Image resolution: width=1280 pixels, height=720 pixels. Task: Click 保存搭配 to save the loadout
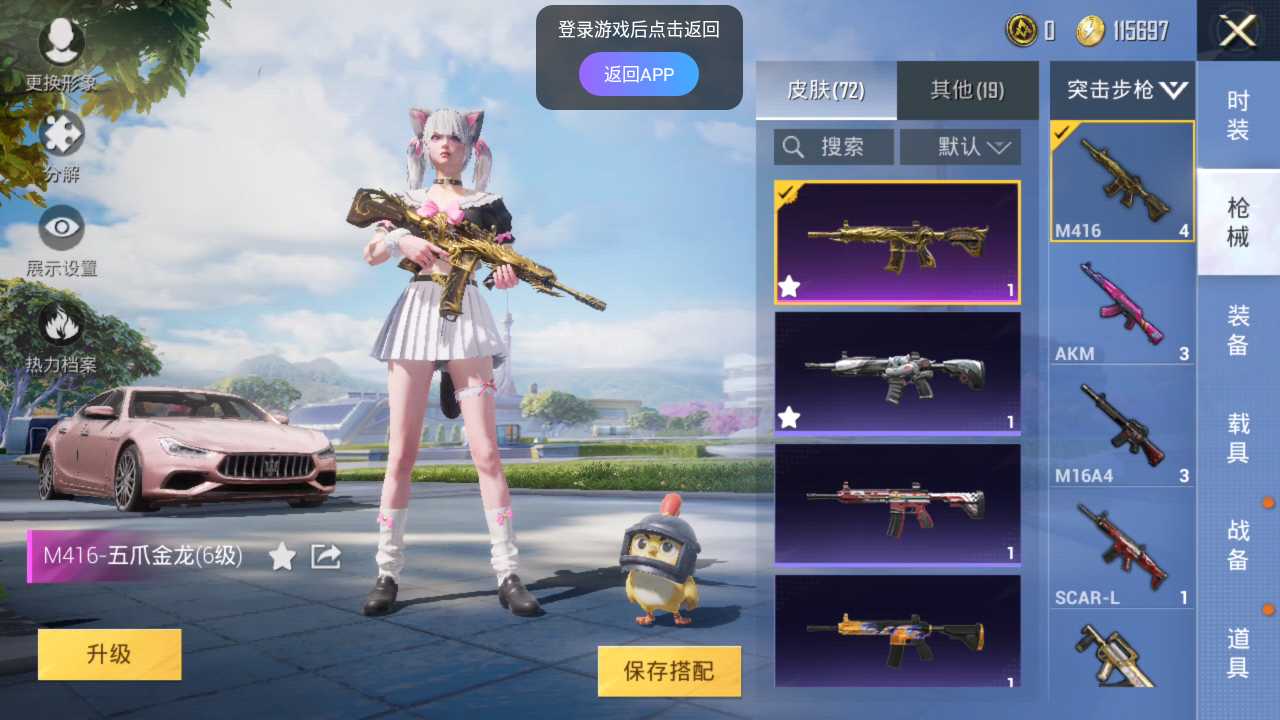point(669,672)
